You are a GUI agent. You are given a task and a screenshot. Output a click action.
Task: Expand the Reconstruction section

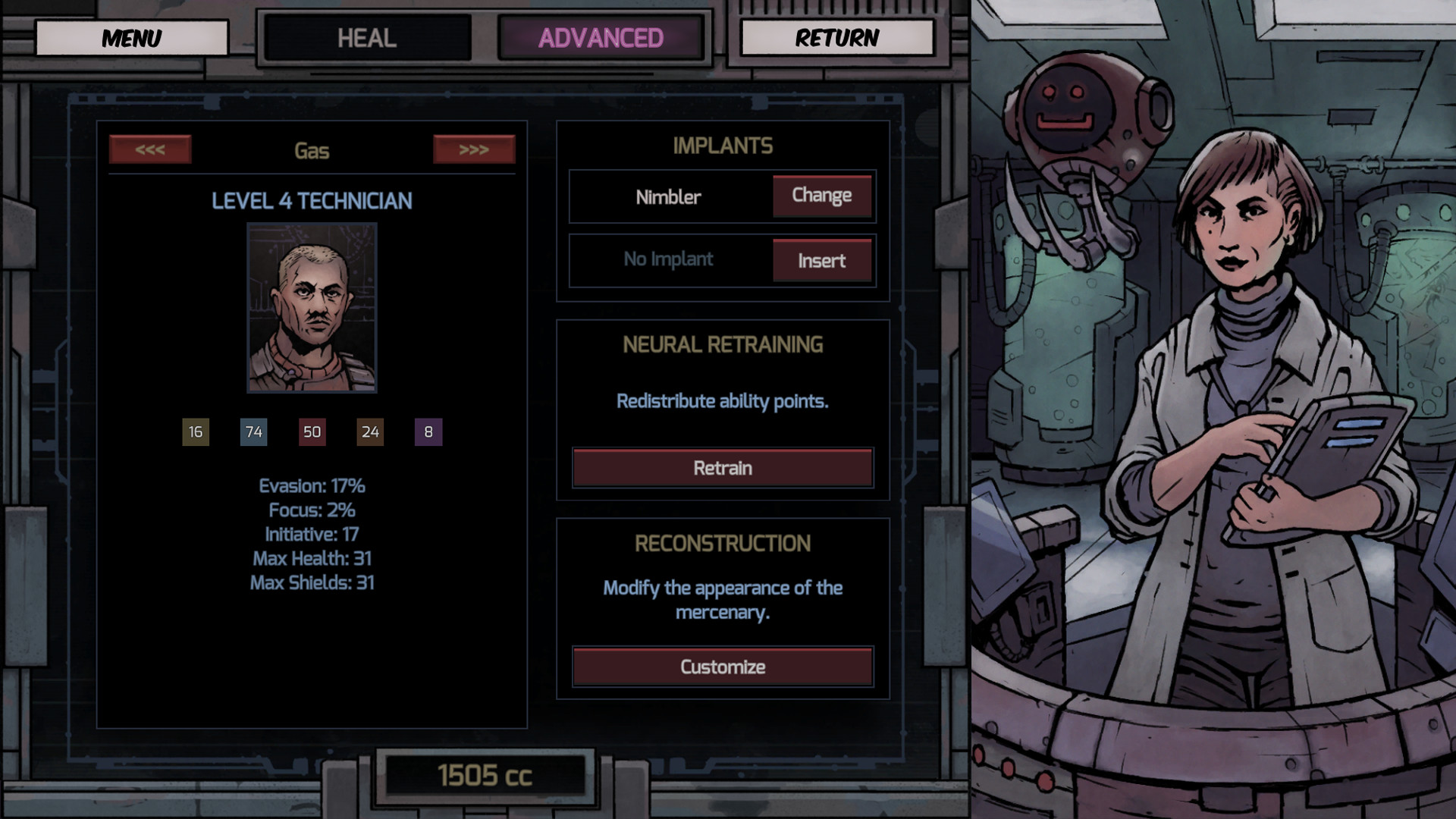click(x=722, y=542)
